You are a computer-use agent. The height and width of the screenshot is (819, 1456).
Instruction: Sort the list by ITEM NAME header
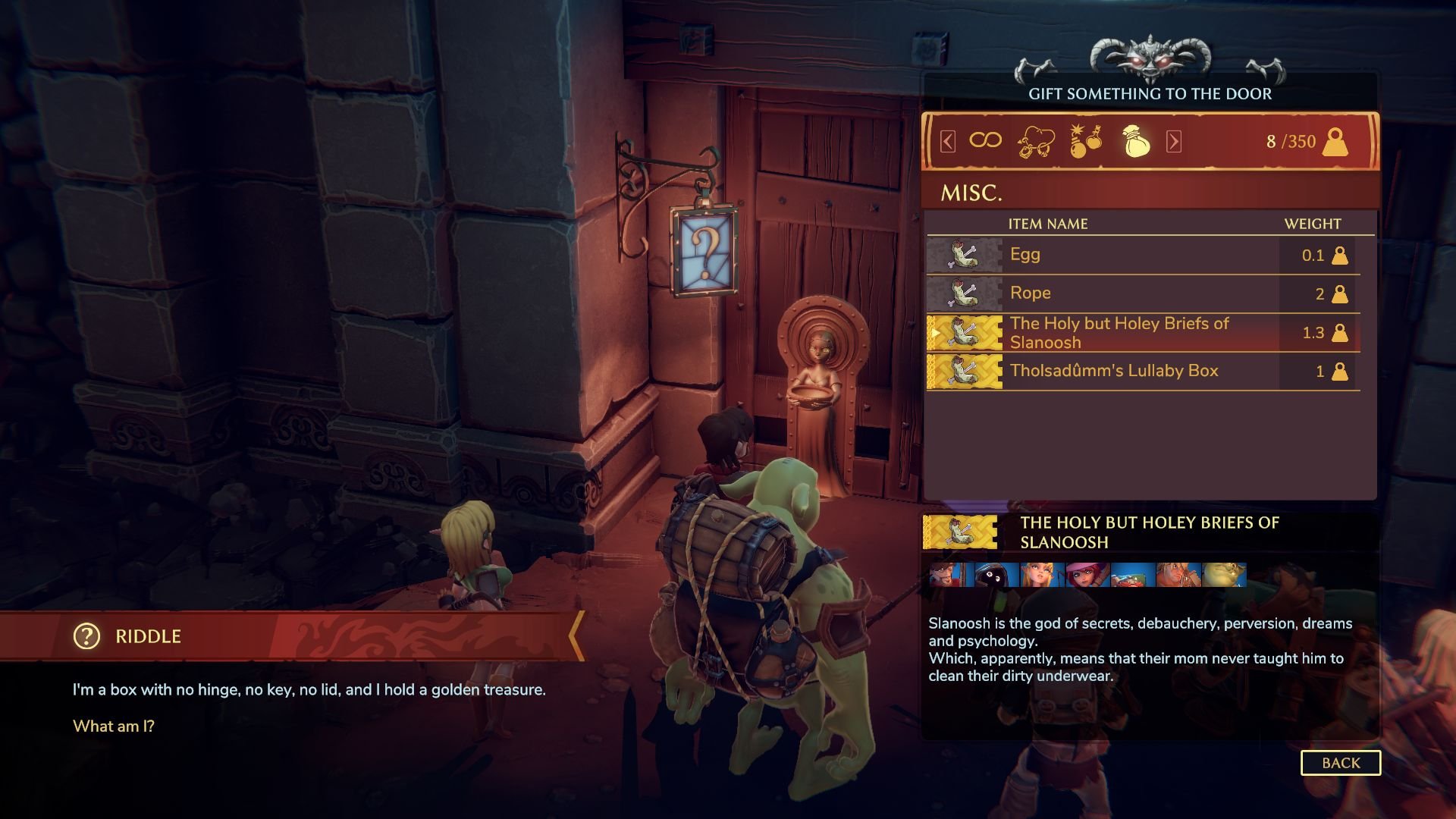click(x=1047, y=224)
